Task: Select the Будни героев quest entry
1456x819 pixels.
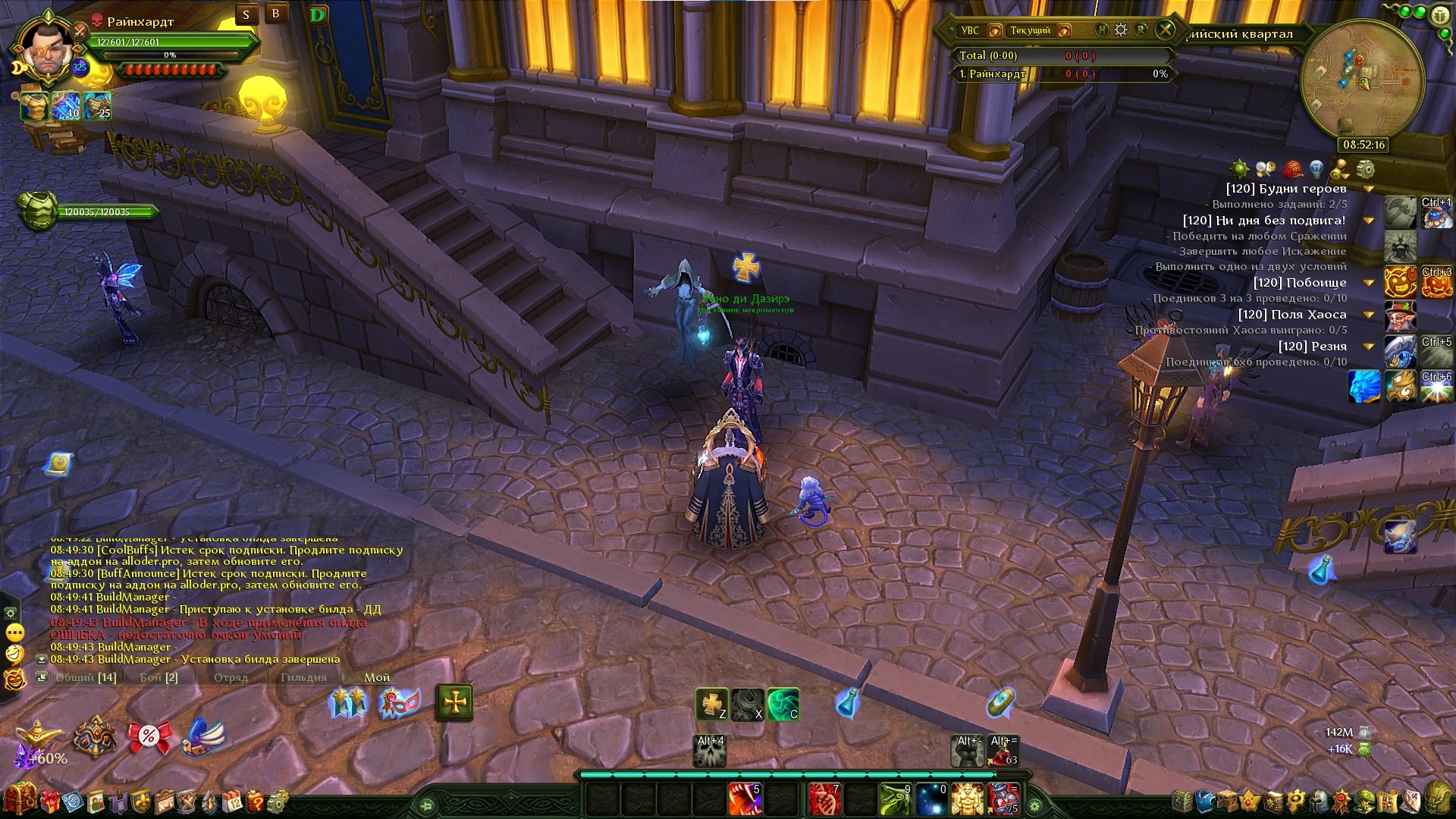Action: coord(1286,189)
